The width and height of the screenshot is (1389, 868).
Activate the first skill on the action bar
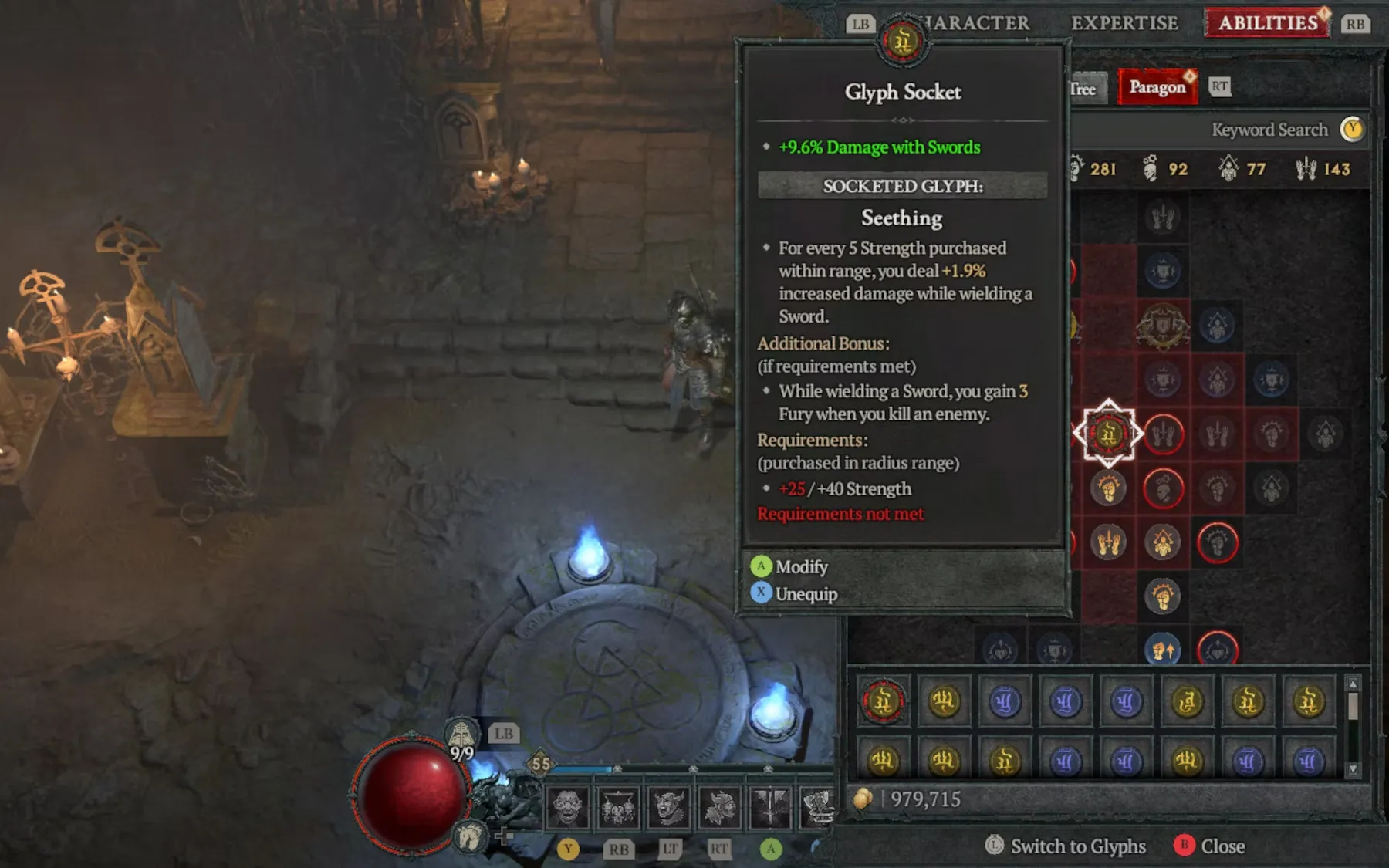(x=568, y=807)
